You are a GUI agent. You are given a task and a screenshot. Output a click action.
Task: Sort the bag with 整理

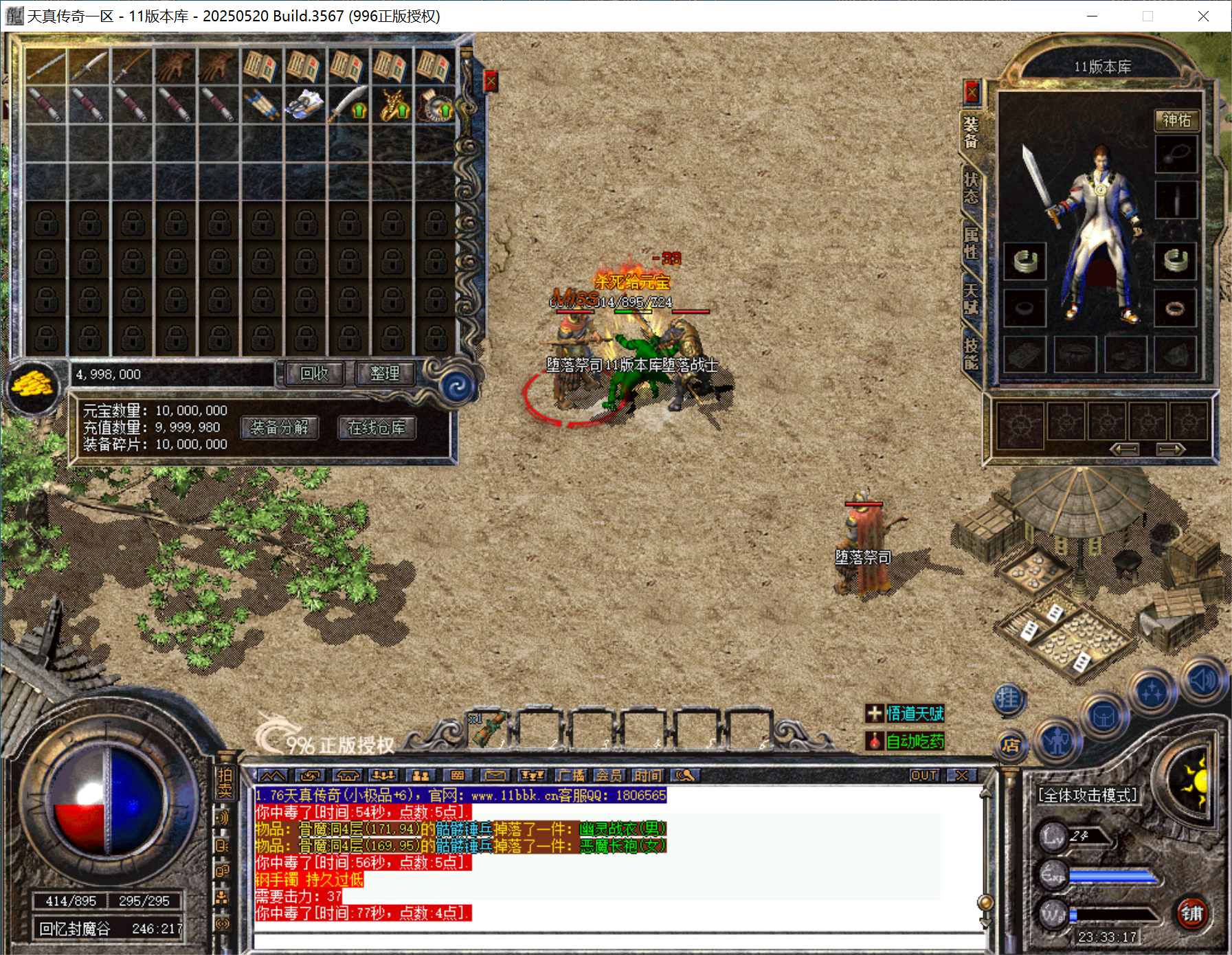pyautogui.click(x=384, y=373)
